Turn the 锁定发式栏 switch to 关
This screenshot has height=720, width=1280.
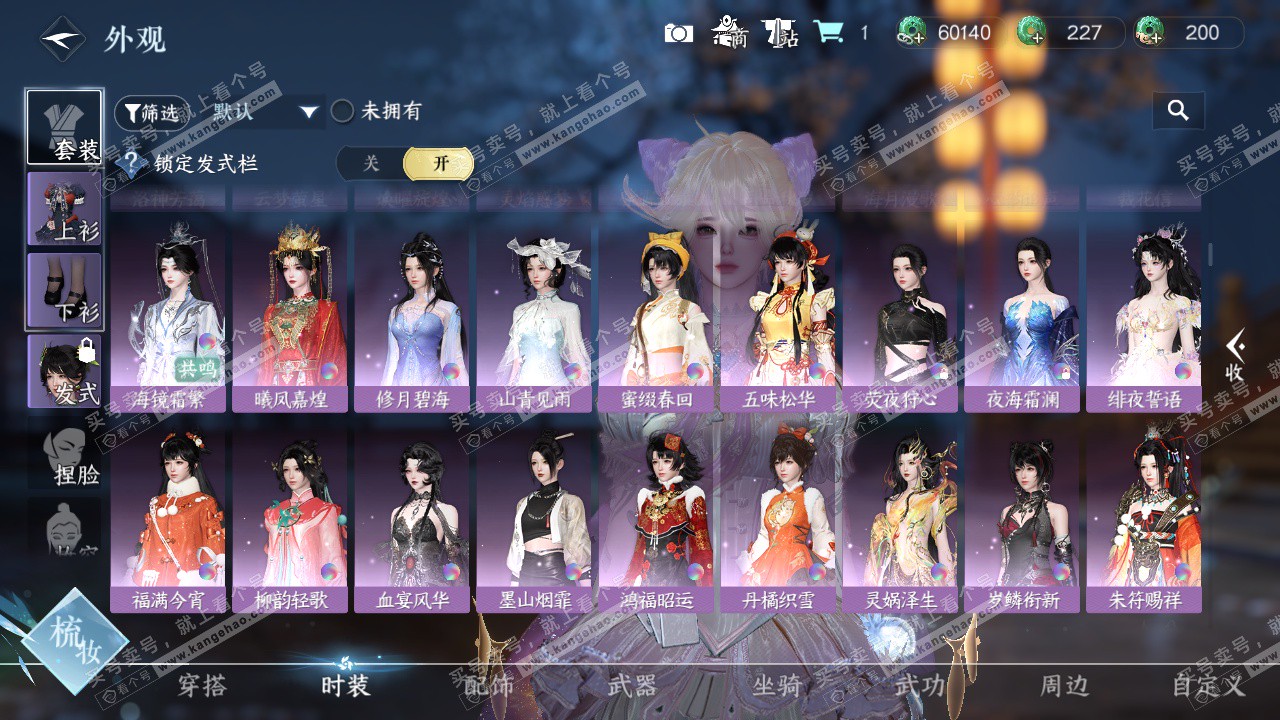click(x=371, y=164)
